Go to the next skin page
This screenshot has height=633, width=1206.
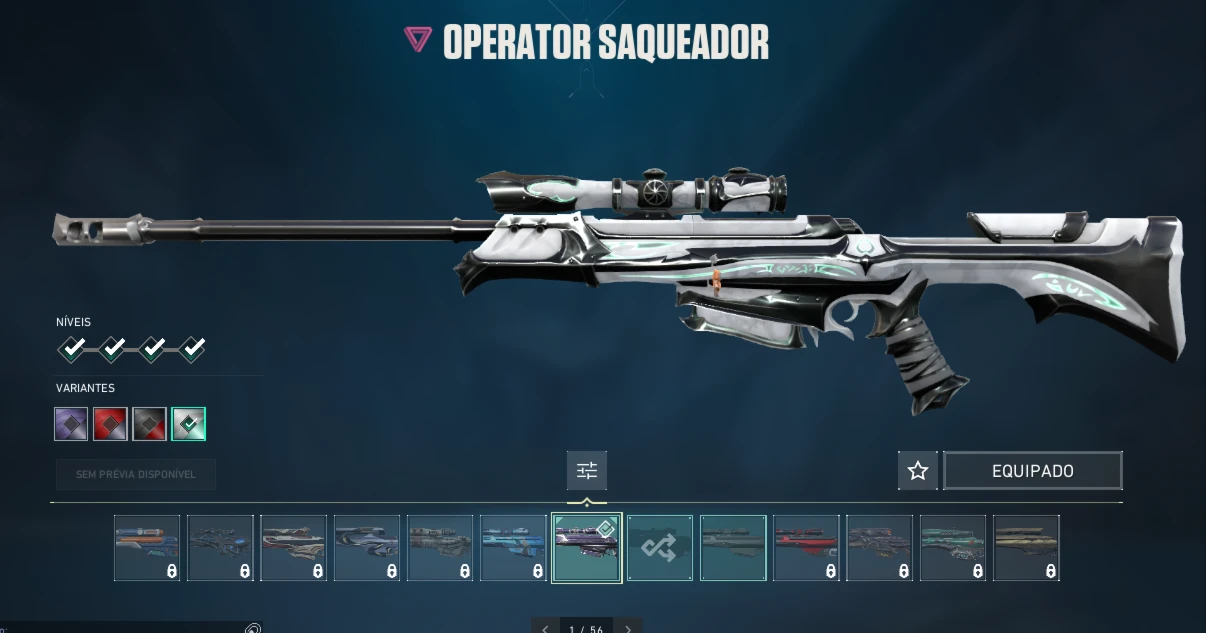point(628,629)
